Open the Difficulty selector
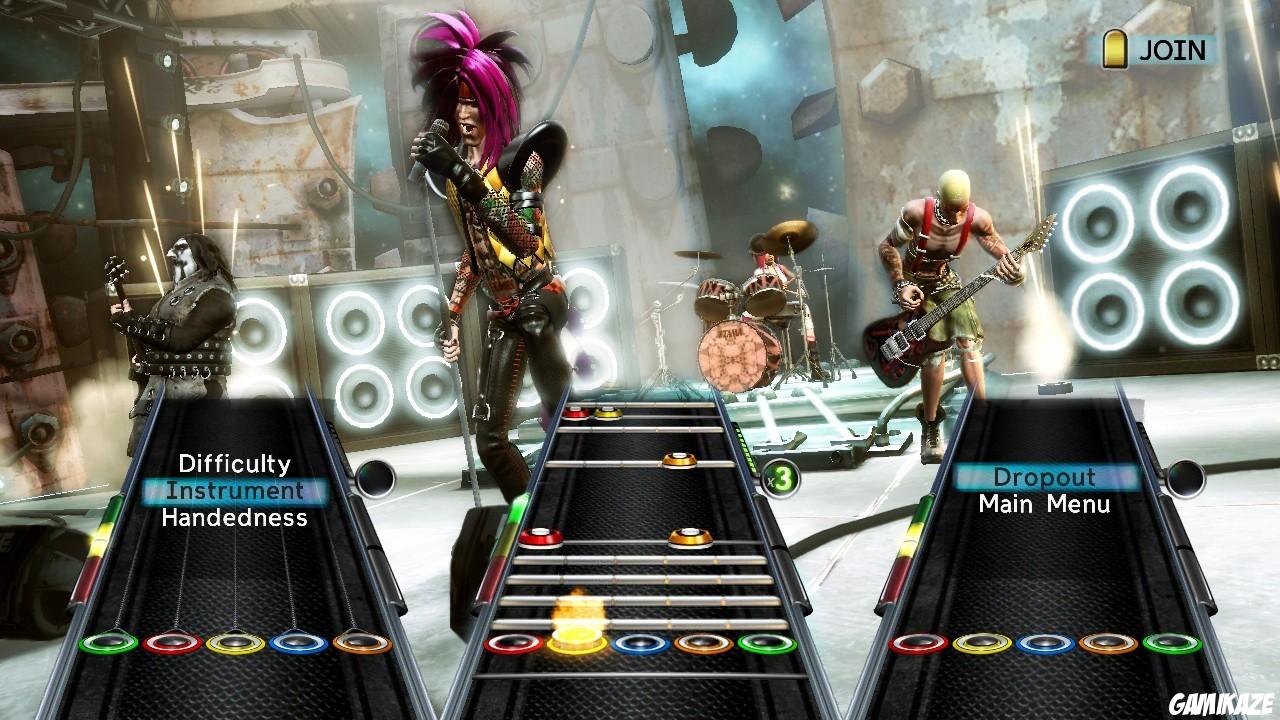1280x720 pixels. (234, 464)
